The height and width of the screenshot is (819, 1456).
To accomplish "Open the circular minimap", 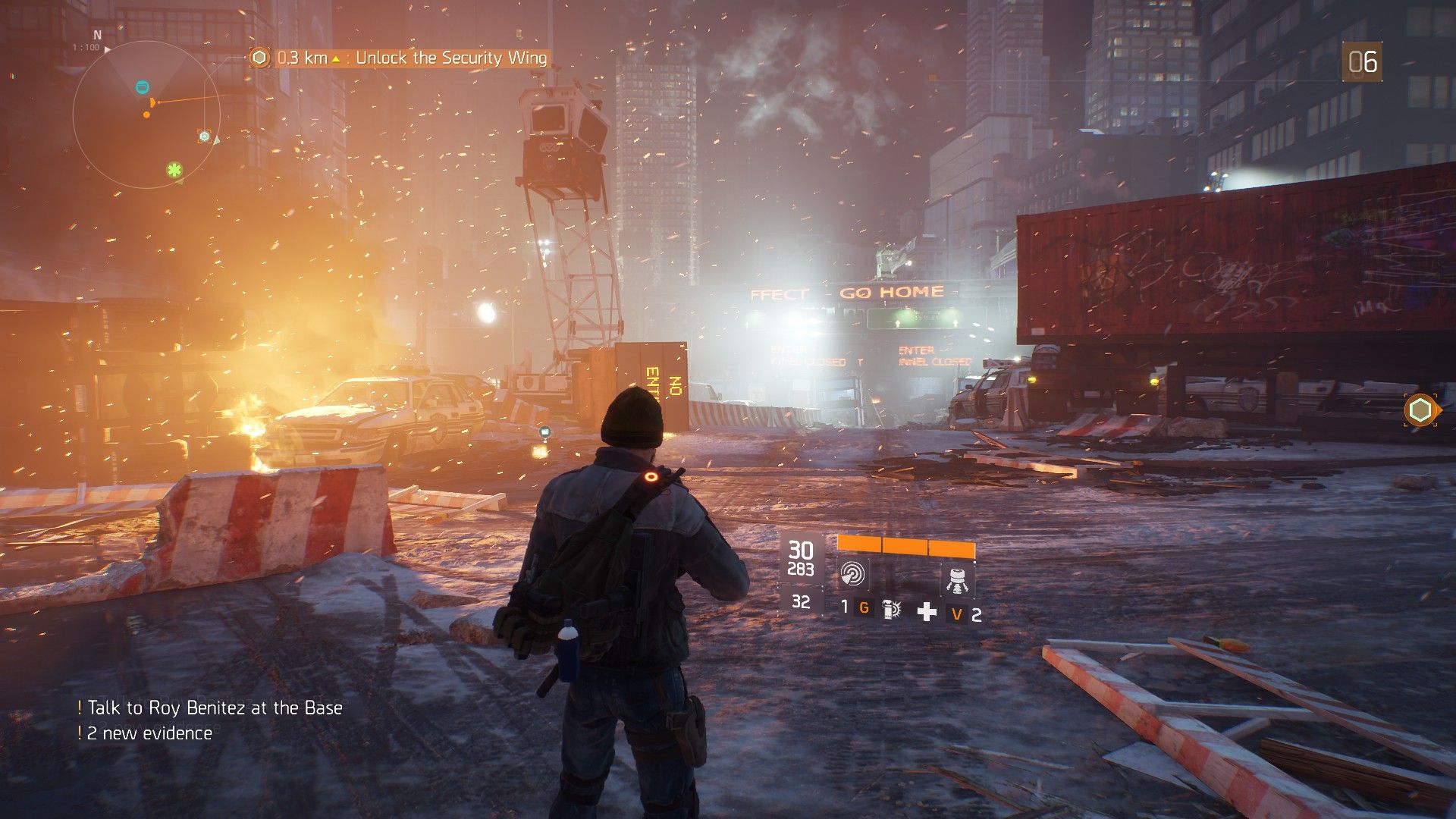I will coord(146,114).
